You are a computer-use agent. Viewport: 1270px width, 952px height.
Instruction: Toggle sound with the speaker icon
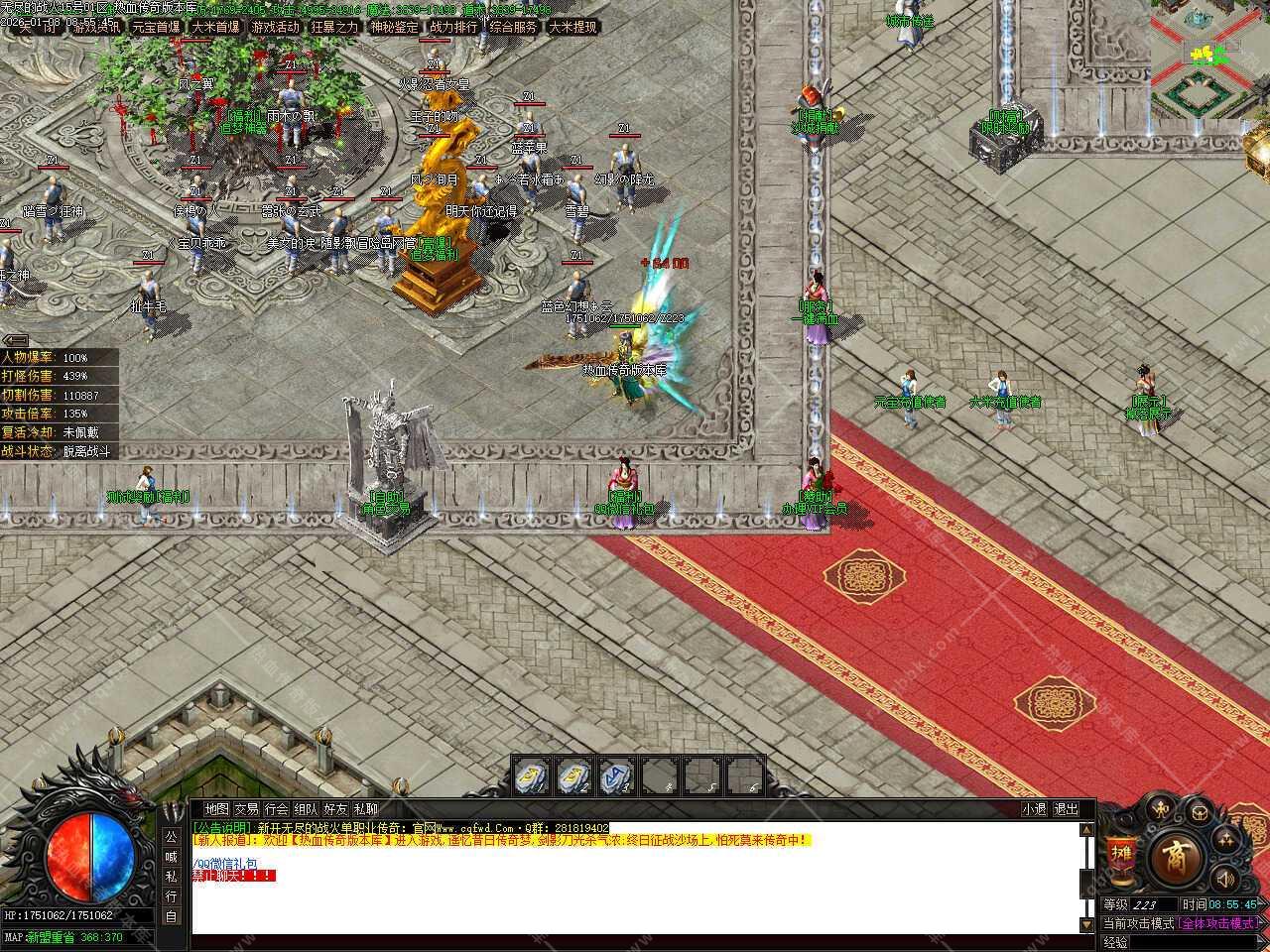pos(1226,878)
